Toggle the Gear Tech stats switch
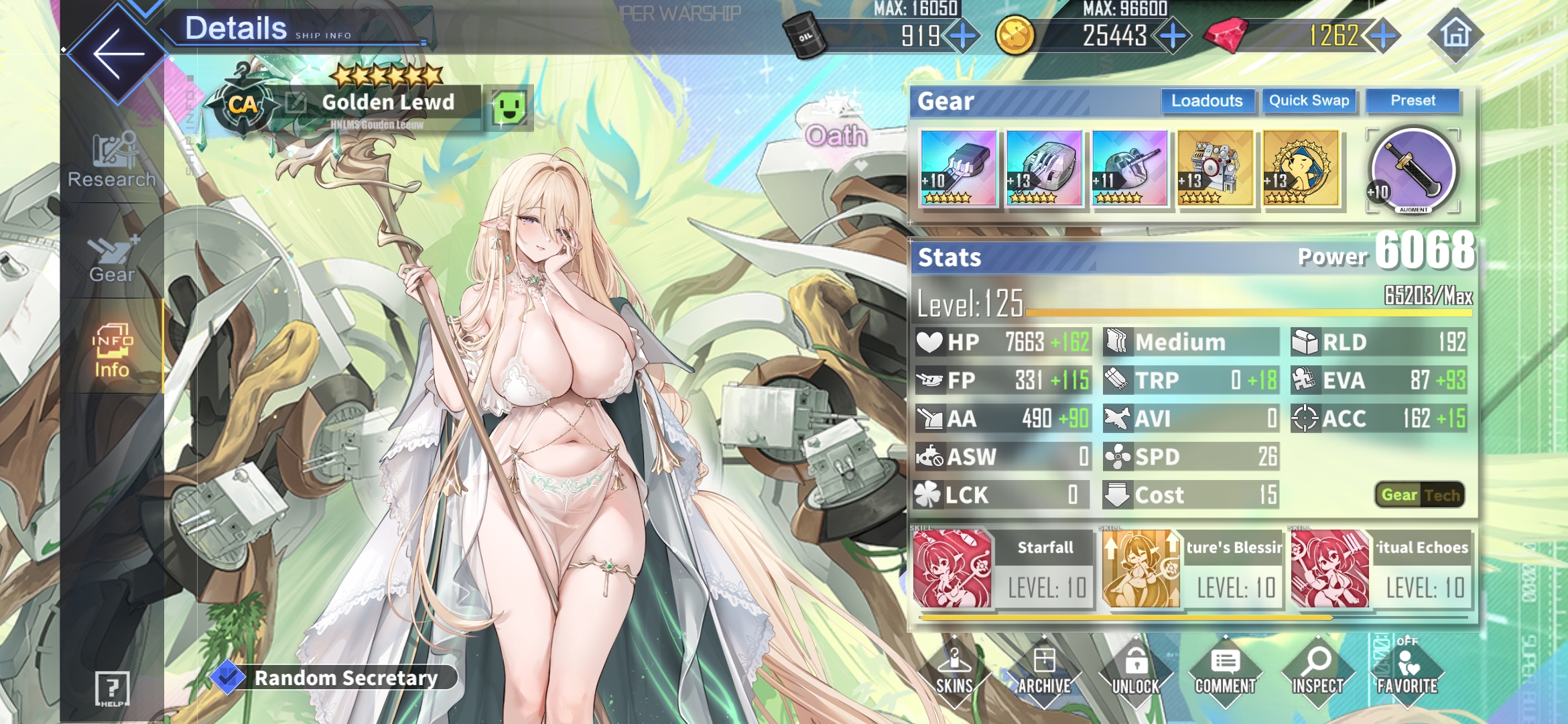The image size is (1568, 724). [x=1419, y=495]
